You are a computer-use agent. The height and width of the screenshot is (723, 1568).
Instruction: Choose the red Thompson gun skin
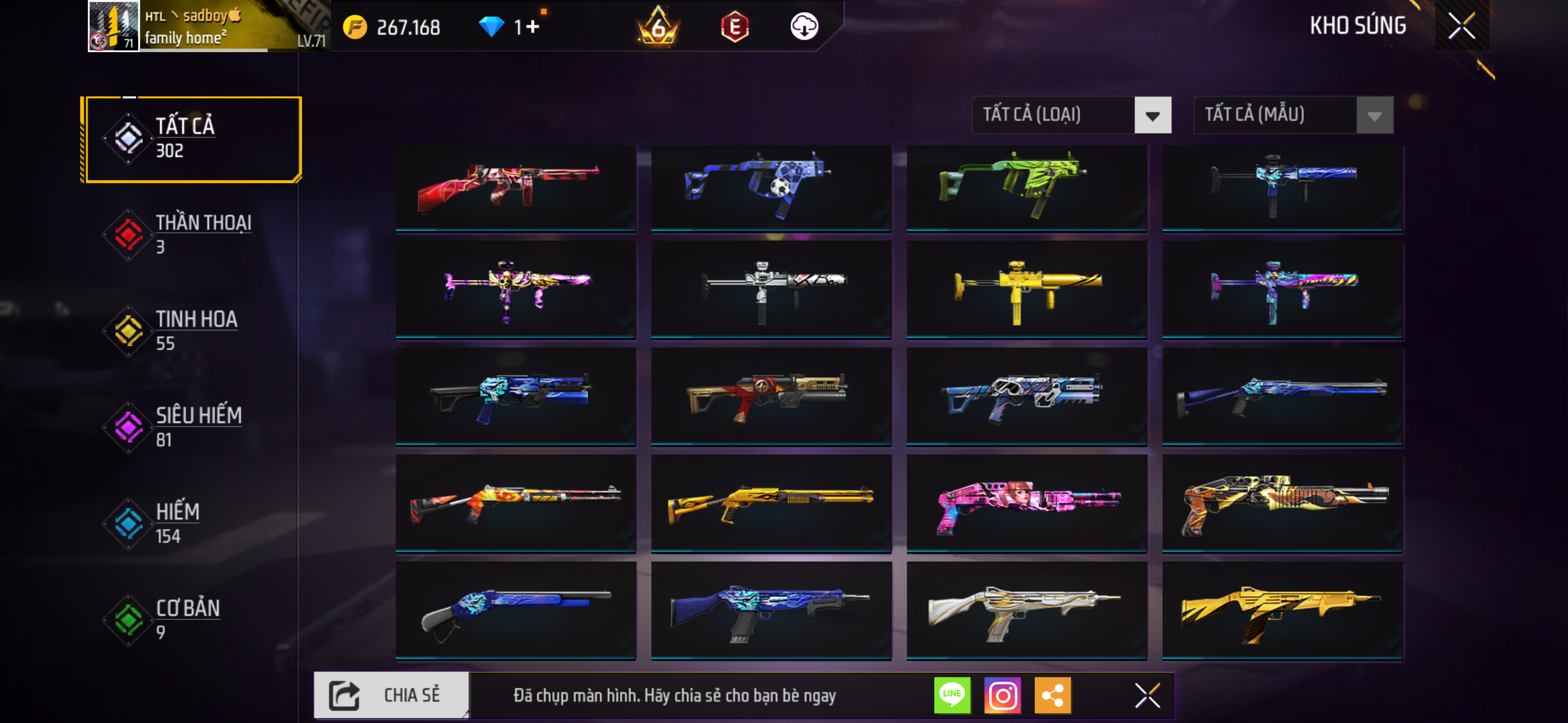coord(515,187)
